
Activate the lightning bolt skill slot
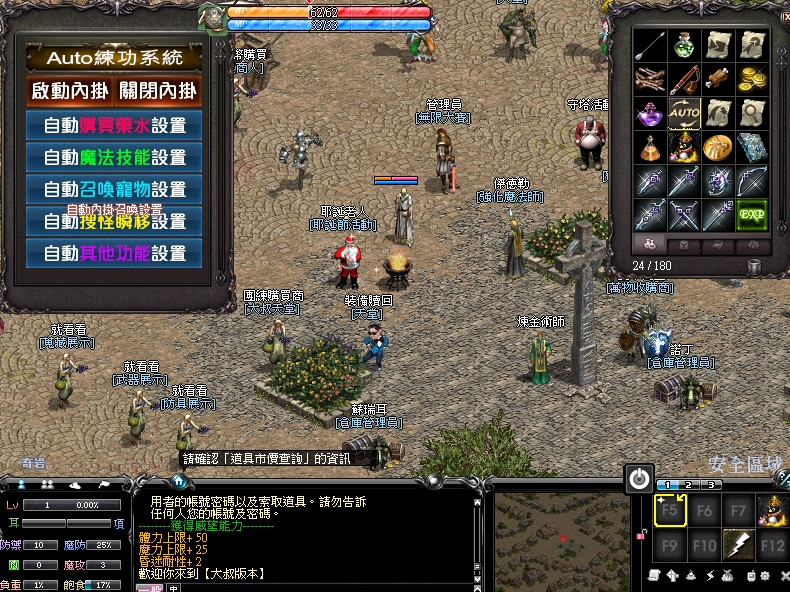coord(738,545)
